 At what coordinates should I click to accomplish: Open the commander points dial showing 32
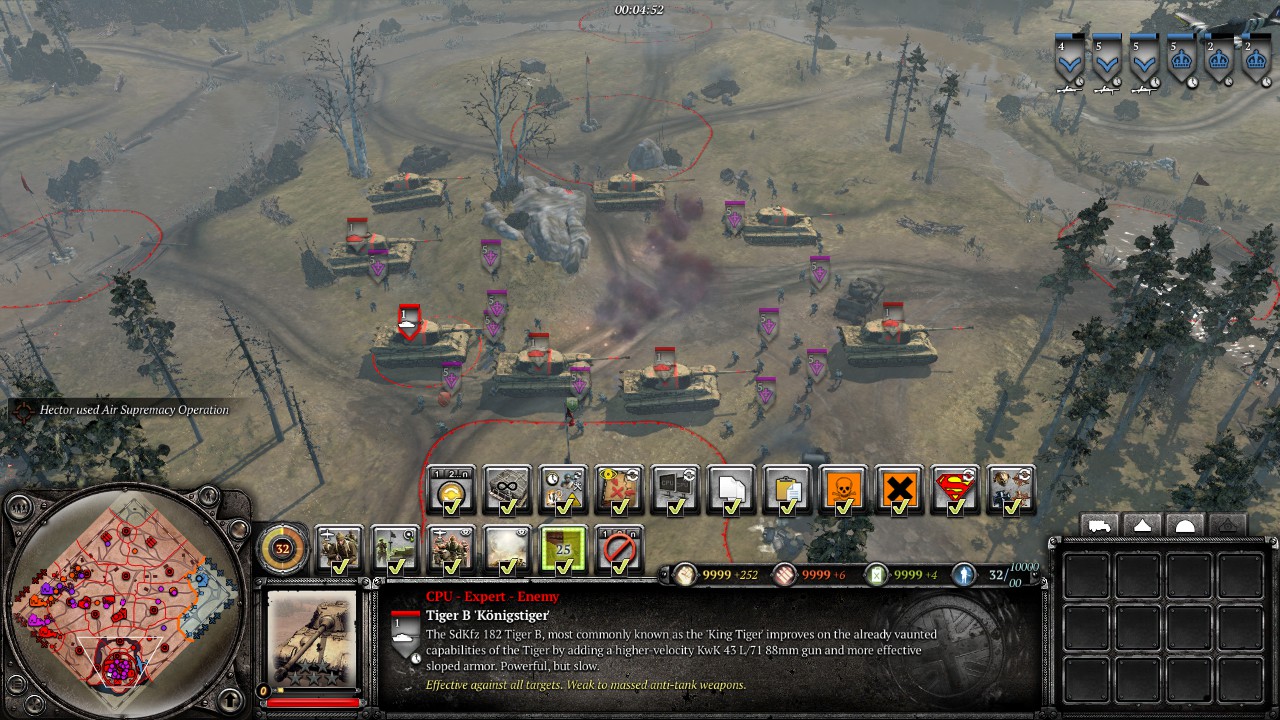pyautogui.click(x=283, y=548)
